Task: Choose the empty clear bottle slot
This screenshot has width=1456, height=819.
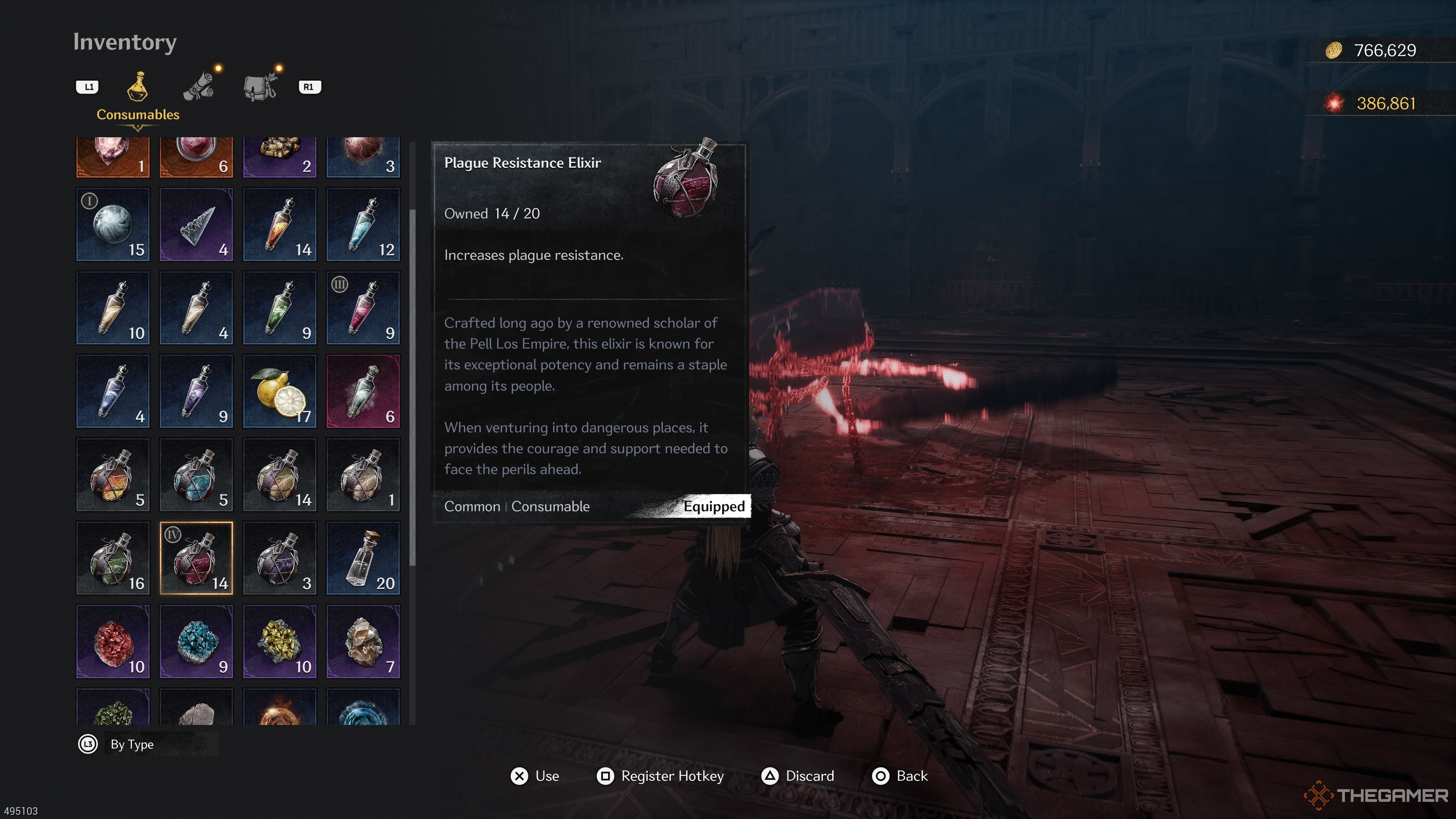Action: [x=363, y=558]
